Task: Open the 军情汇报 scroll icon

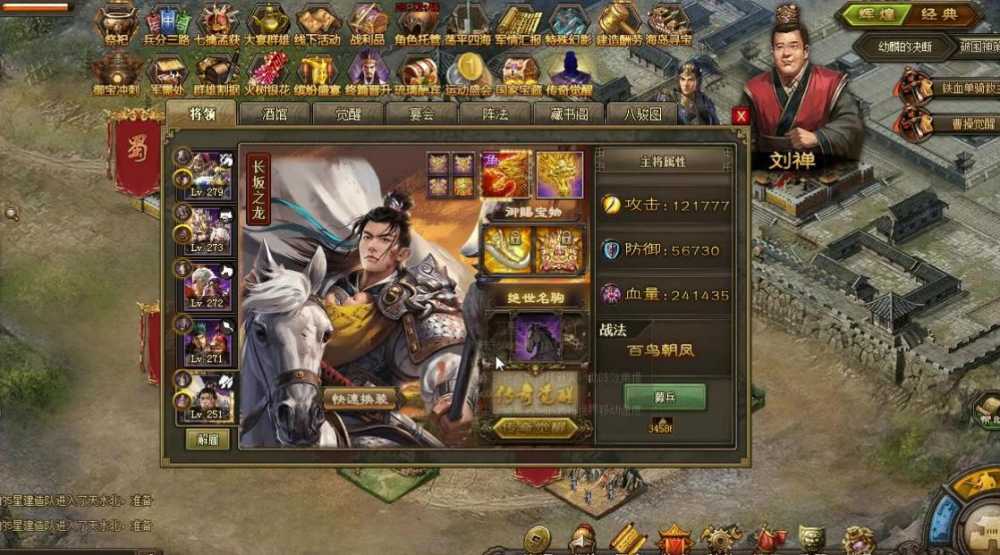Action: [519, 24]
